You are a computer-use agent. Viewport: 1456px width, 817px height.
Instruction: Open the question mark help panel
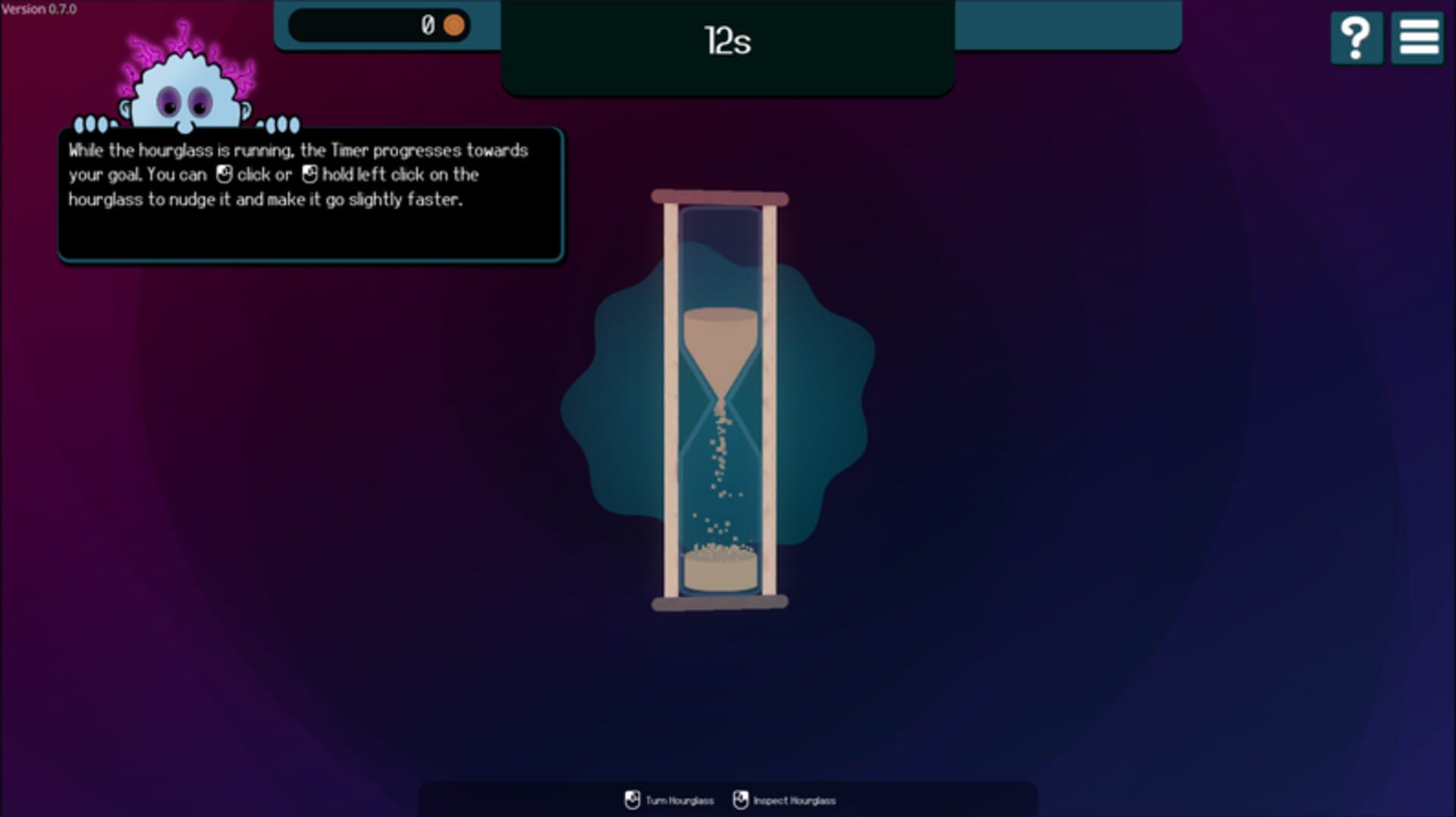(1357, 38)
